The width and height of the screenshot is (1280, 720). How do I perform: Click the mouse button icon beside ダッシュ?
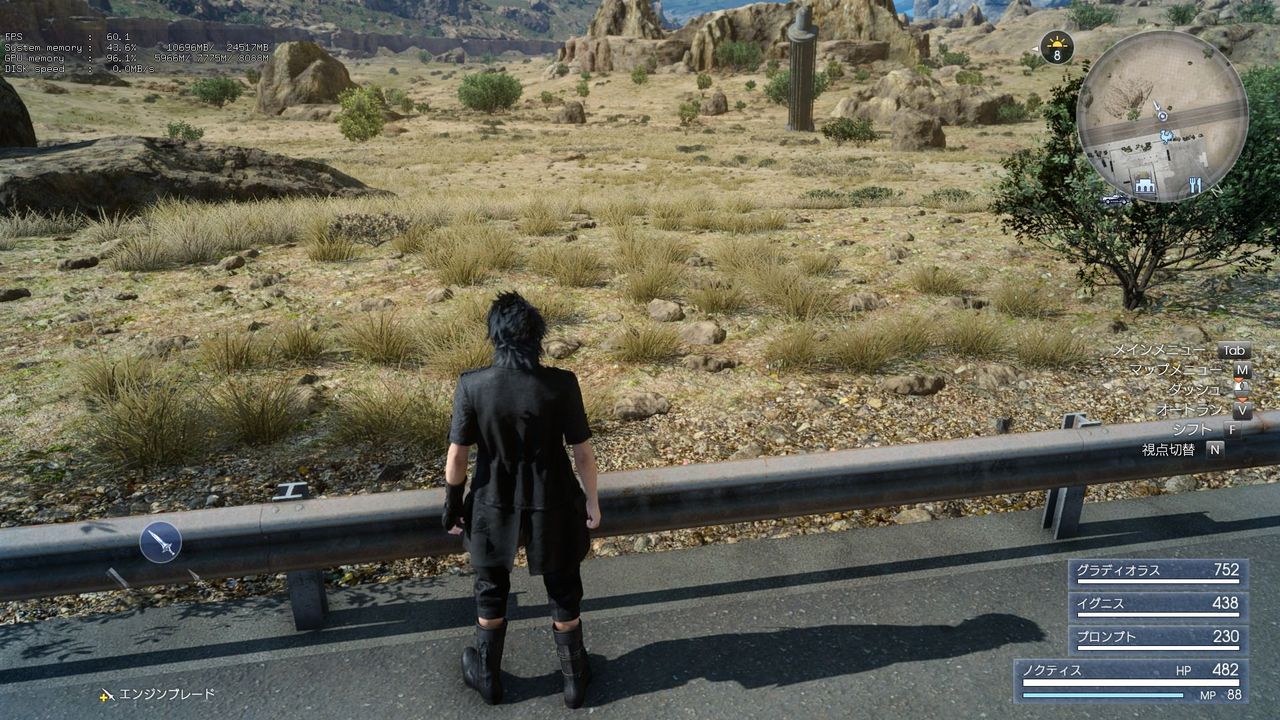coord(1241,388)
